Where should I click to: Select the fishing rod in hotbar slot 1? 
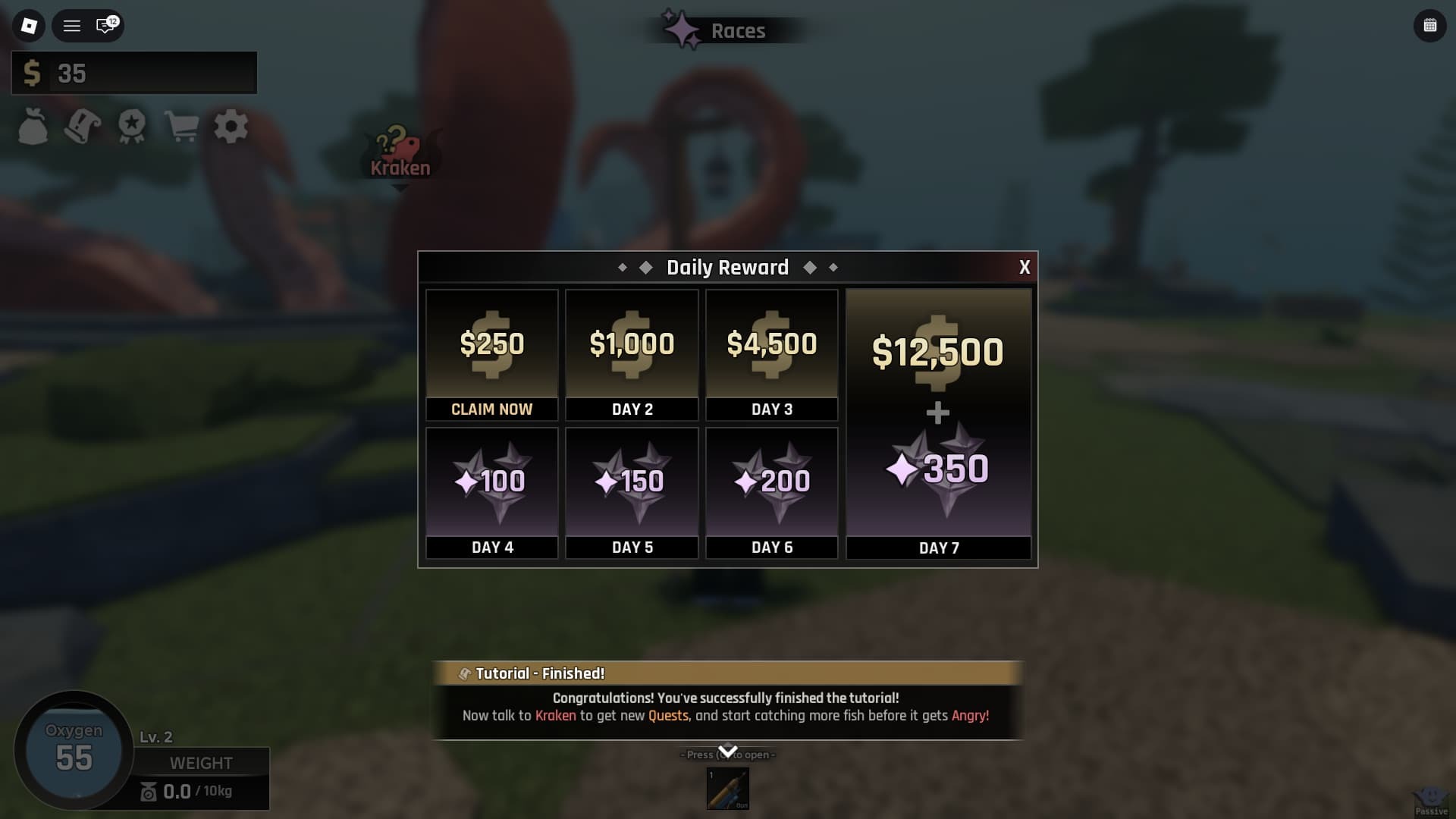(728, 789)
